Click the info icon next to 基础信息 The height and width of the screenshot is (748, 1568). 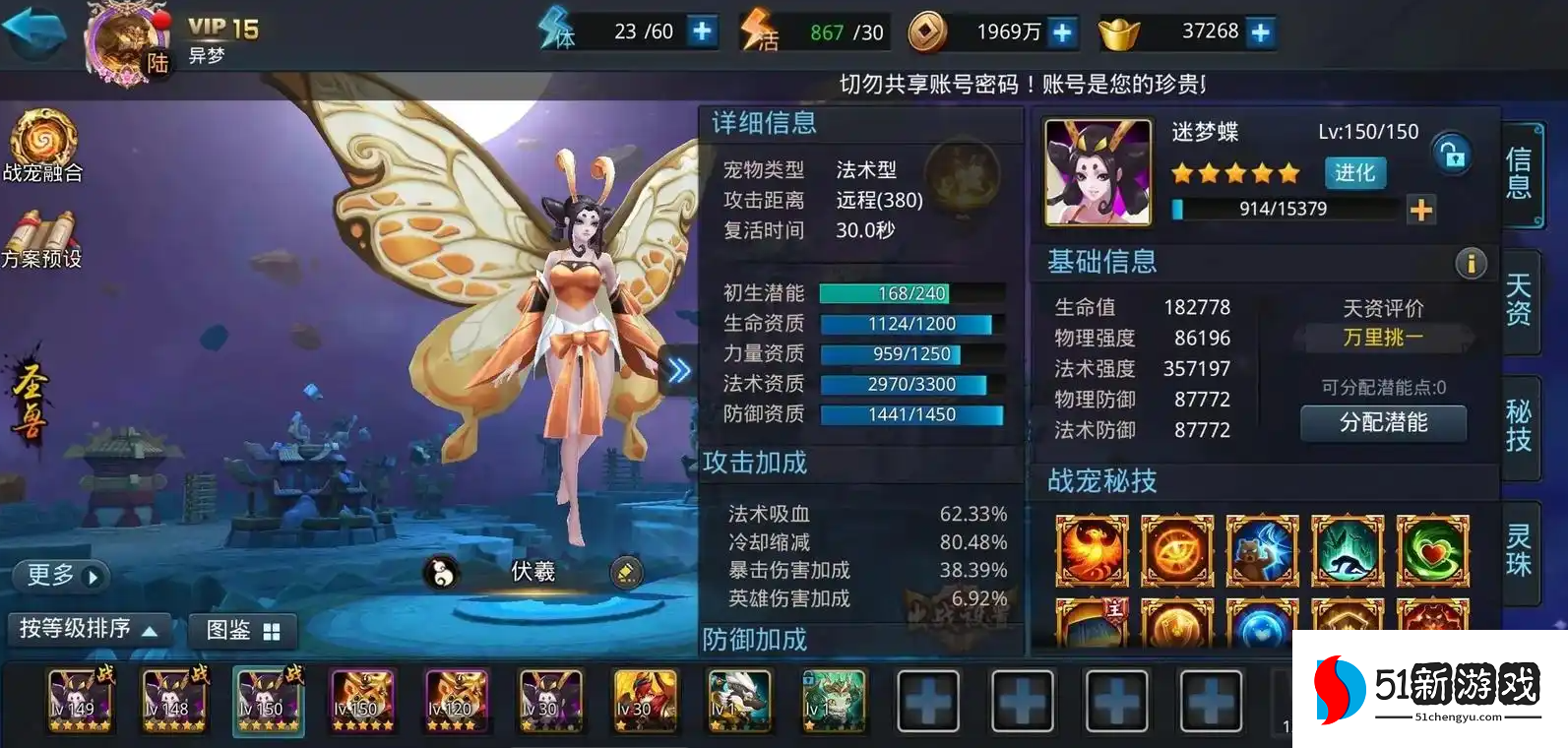pyautogui.click(x=1471, y=264)
